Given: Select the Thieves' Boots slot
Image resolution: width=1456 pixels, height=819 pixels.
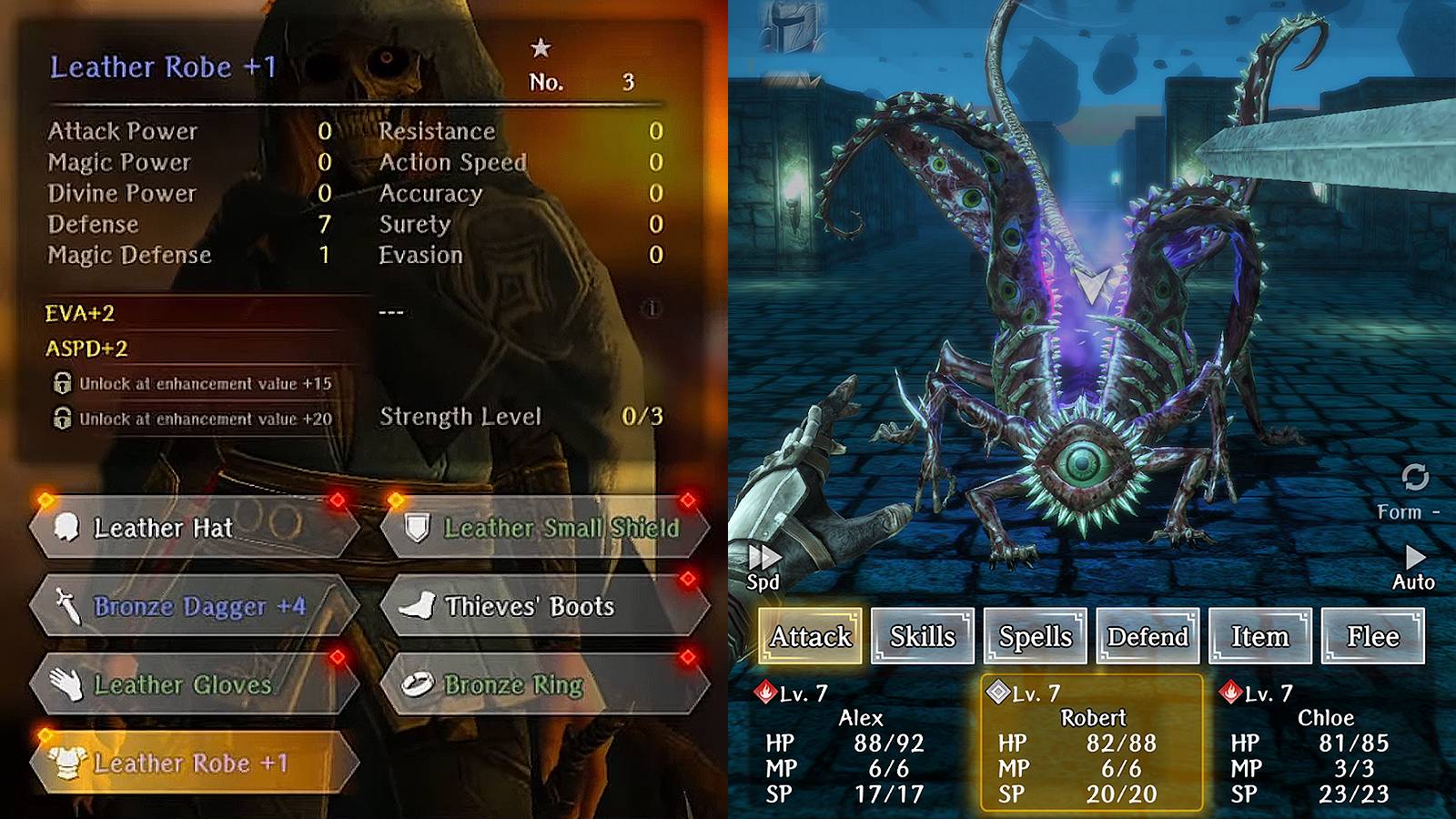Looking at the screenshot, I should [x=544, y=606].
